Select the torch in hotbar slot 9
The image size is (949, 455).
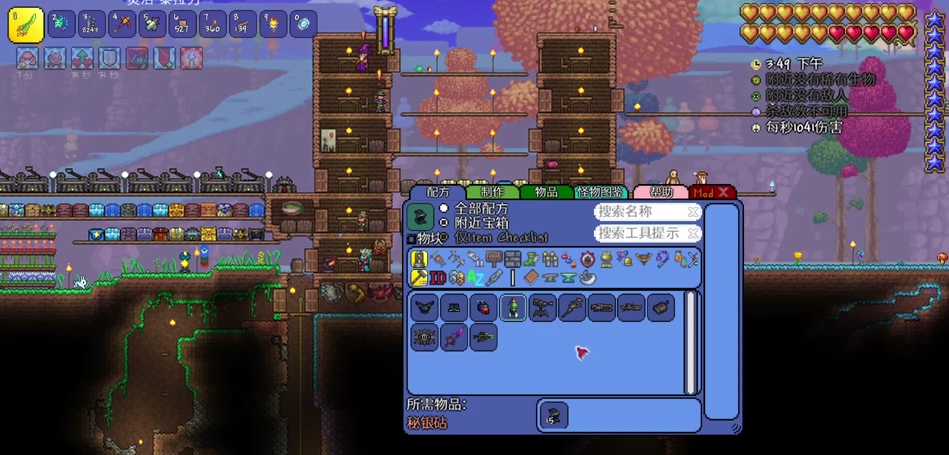coord(272,24)
